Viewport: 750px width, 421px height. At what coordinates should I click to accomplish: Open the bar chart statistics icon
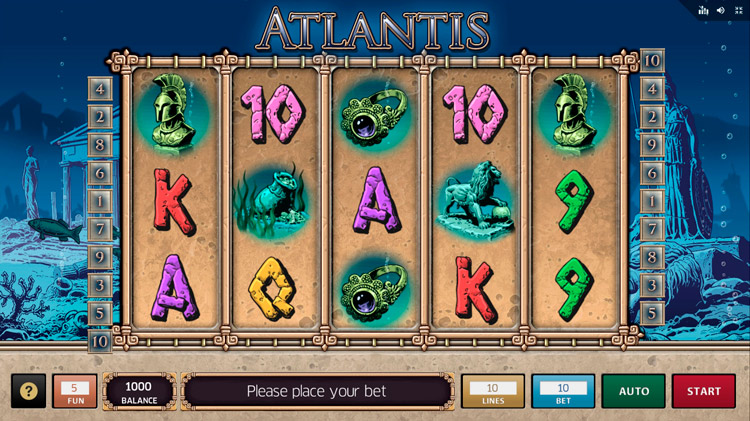[x=704, y=10]
